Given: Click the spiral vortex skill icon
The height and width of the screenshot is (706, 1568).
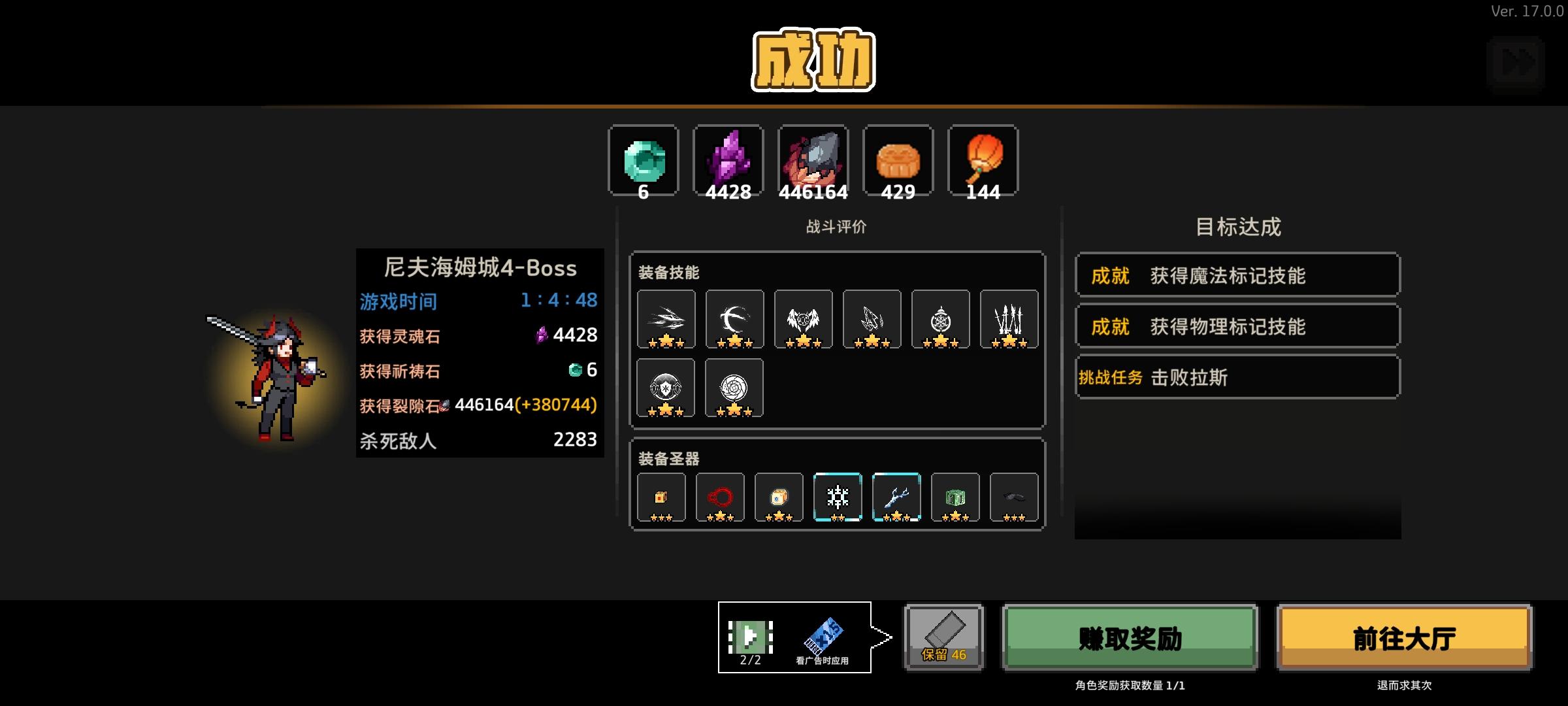Looking at the screenshot, I should [x=734, y=388].
